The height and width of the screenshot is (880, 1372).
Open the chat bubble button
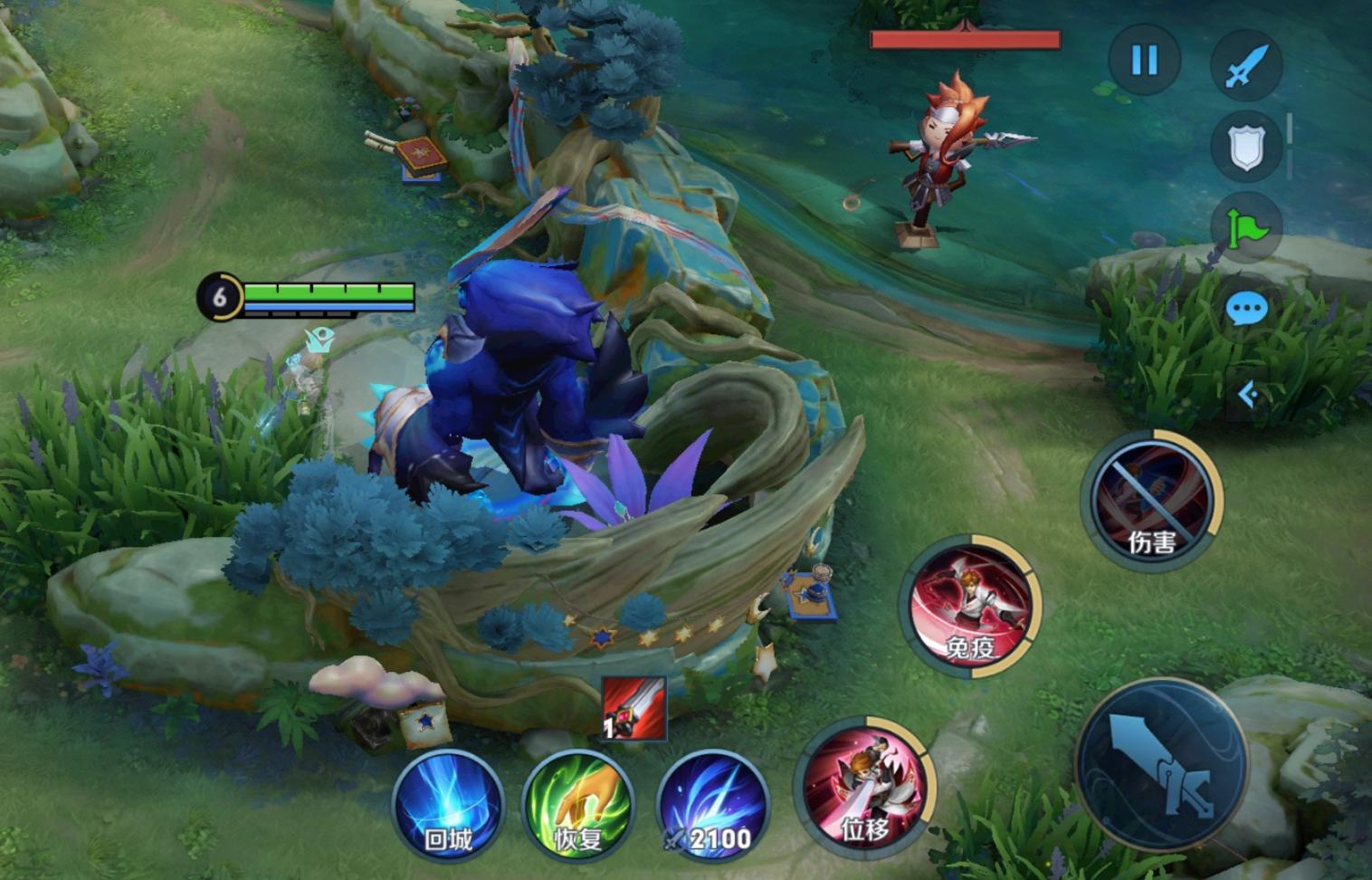pyautogui.click(x=1246, y=310)
